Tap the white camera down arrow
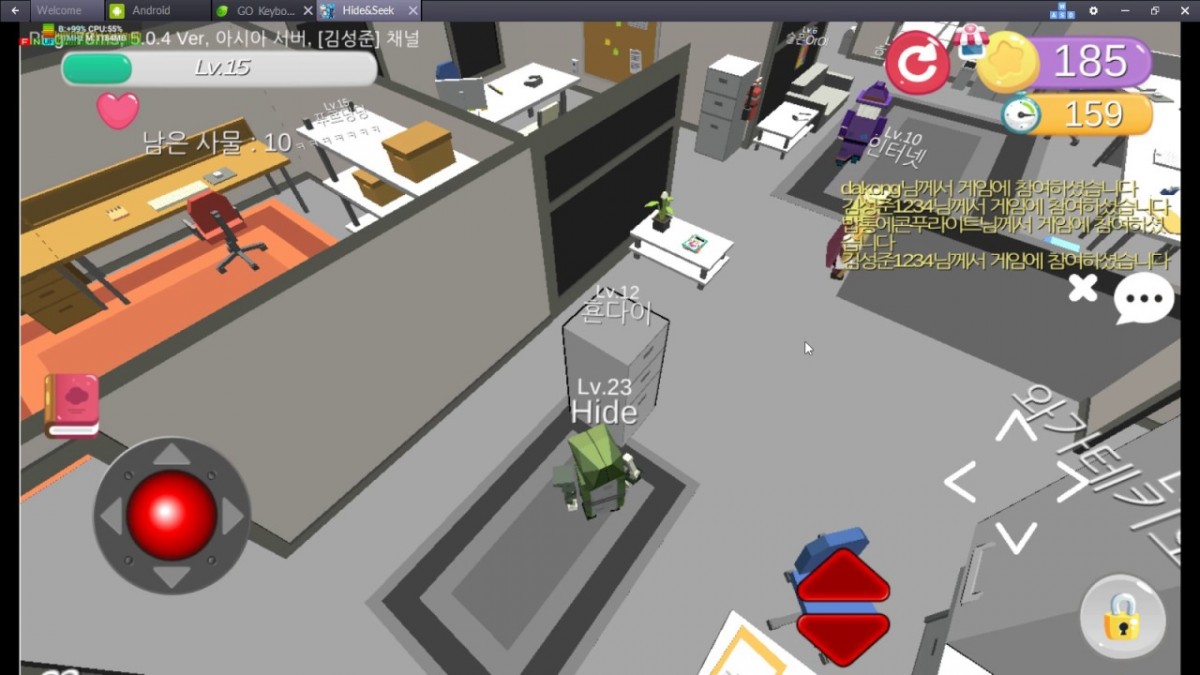This screenshot has height=675, width=1200. click(x=1016, y=538)
